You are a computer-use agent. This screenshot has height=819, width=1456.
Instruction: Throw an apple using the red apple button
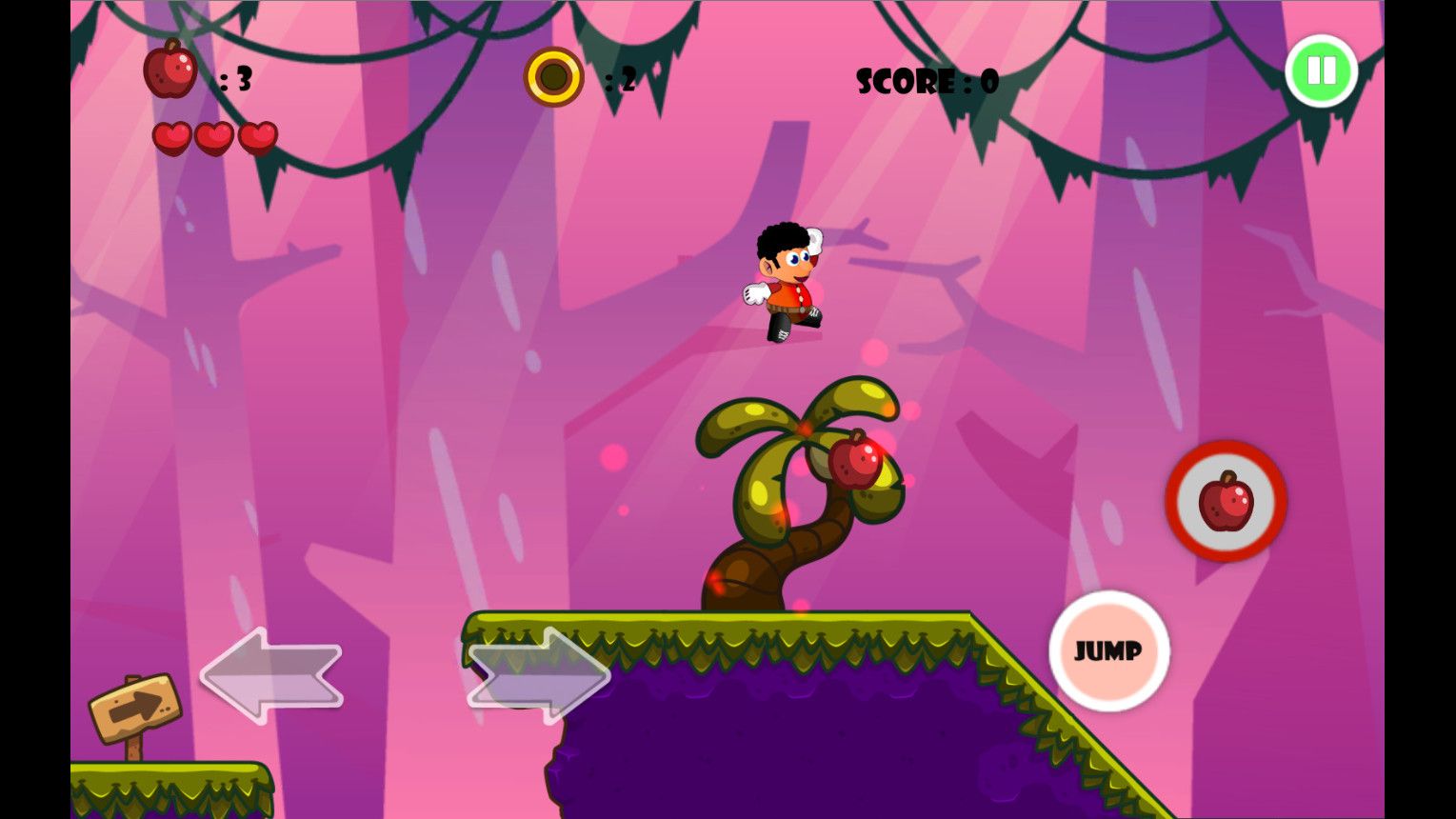click(1226, 501)
